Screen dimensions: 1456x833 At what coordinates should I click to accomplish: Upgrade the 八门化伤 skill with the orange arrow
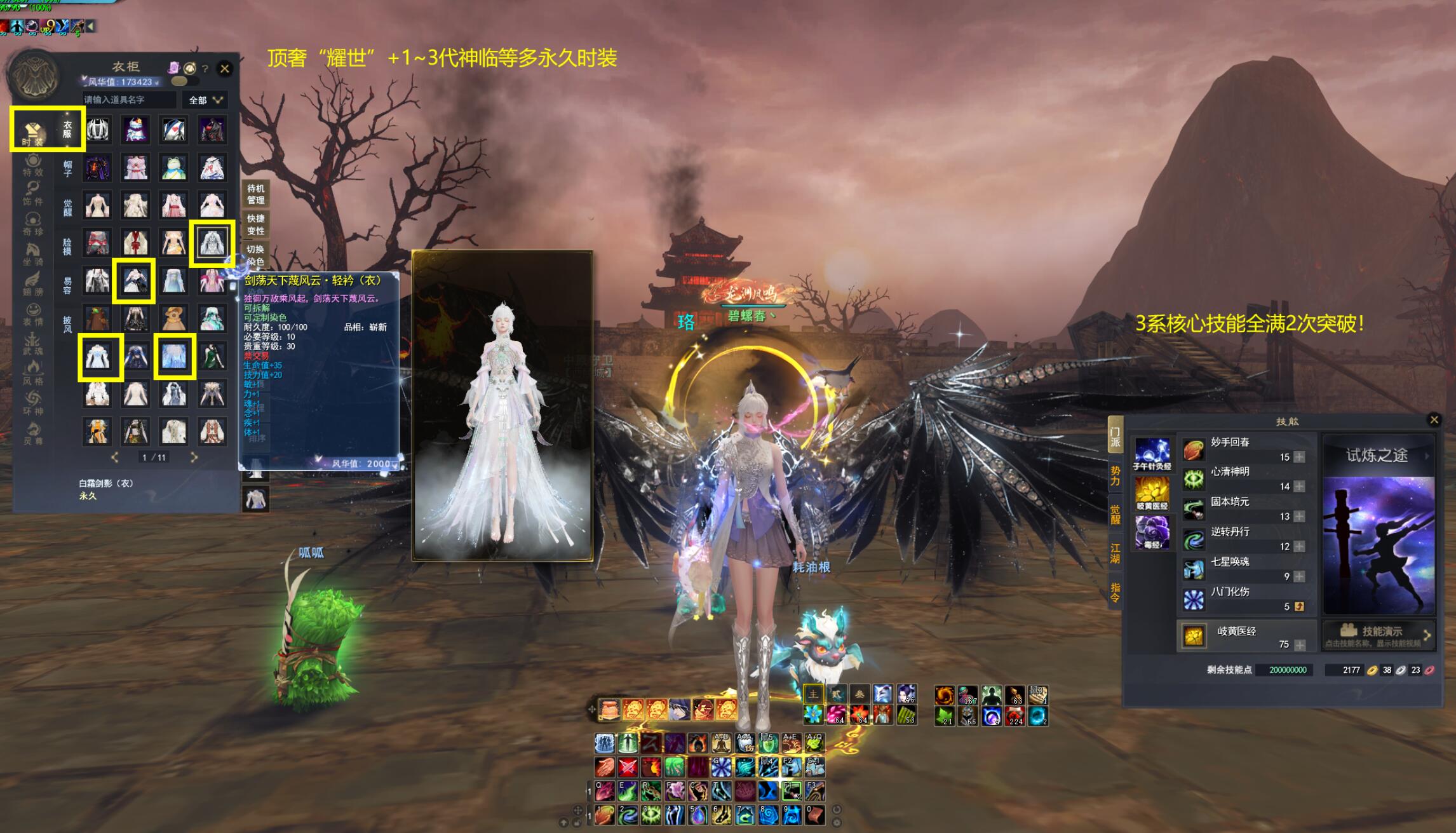pos(1300,606)
